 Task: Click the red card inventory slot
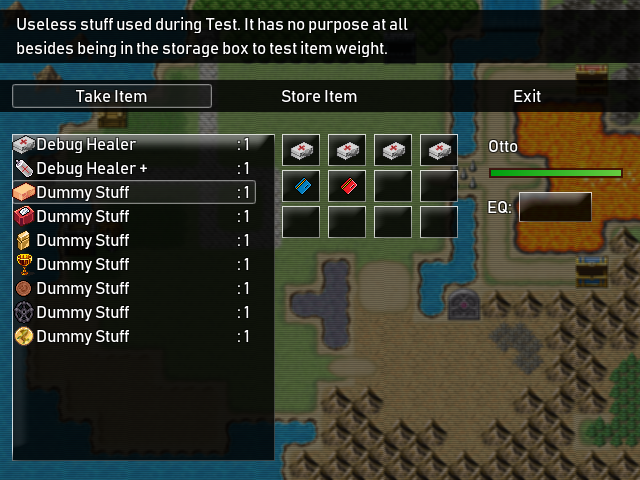tap(347, 186)
